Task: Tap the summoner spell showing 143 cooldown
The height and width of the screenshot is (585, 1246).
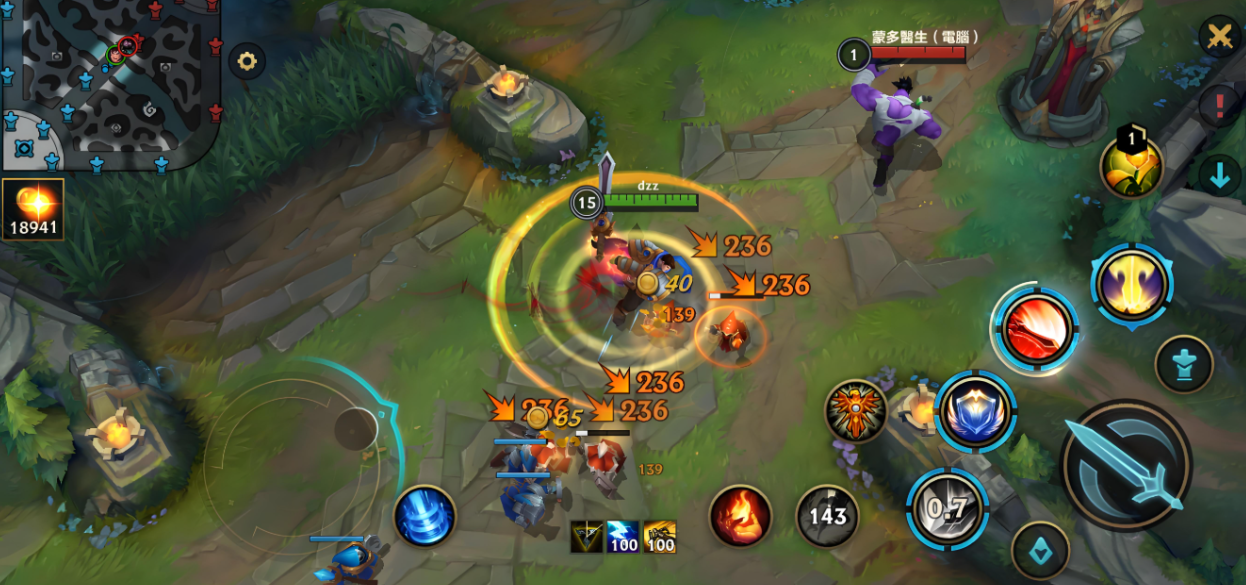Action: click(x=827, y=515)
